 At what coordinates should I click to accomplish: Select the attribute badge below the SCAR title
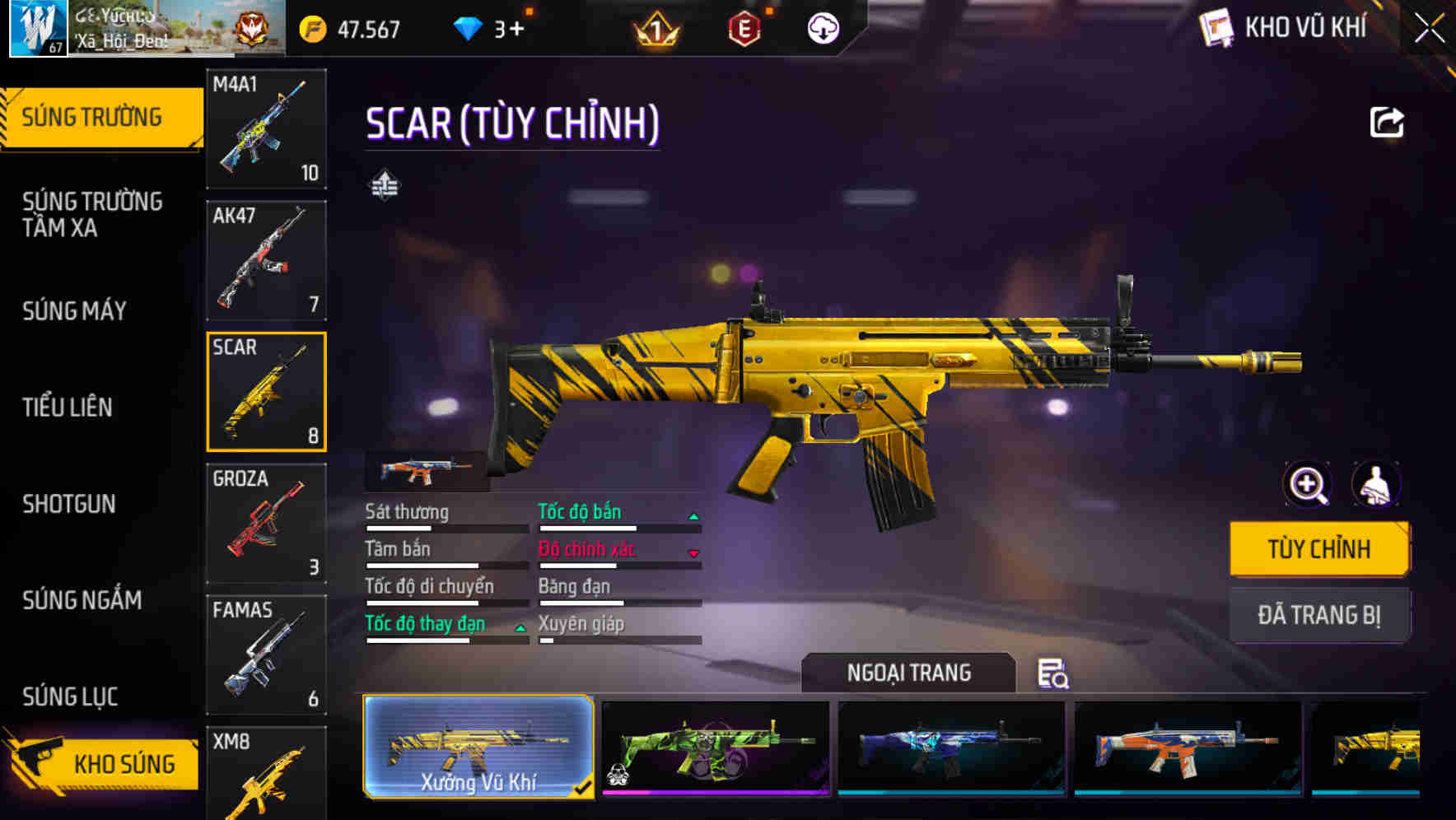click(x=386, y=184)
